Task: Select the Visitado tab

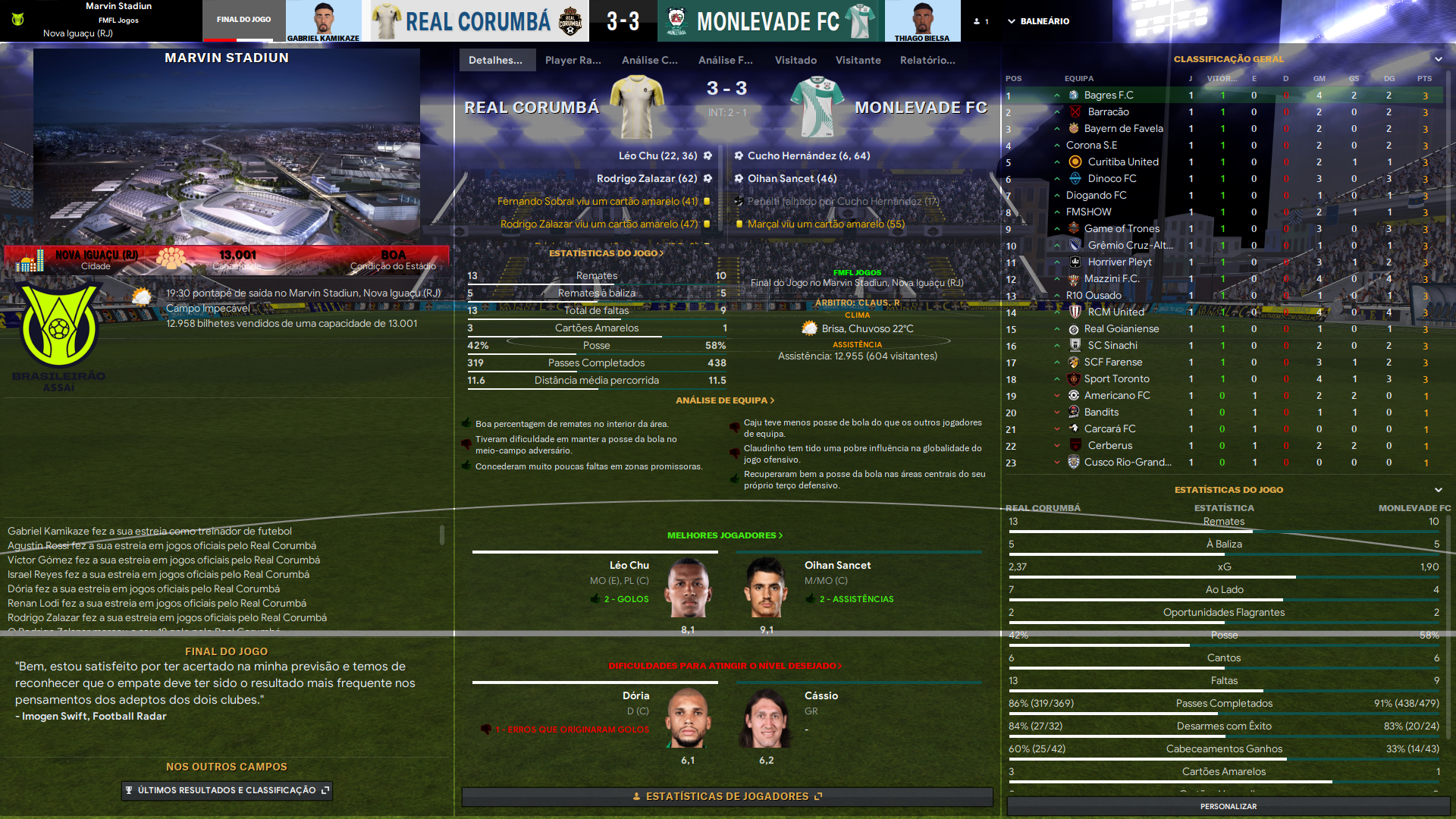Action: (x=795, y=60)
